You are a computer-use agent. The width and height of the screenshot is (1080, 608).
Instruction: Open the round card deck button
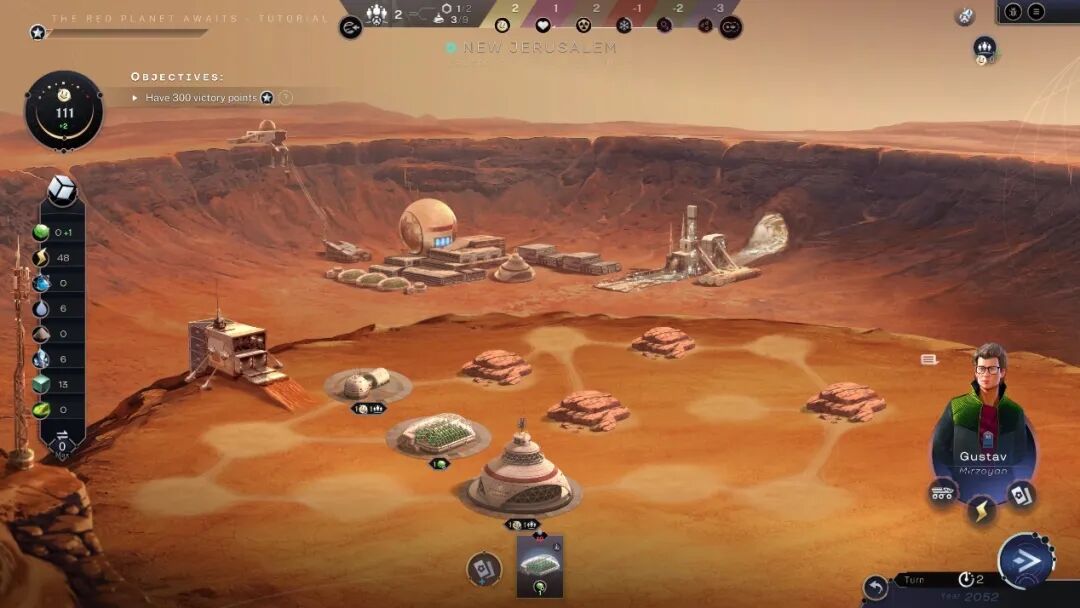484,569
